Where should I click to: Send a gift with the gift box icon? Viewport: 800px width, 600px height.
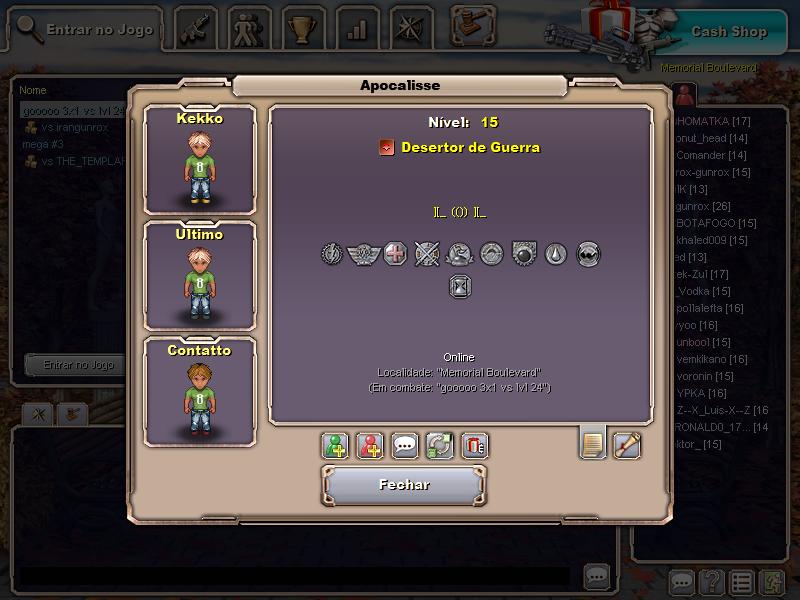475,445
